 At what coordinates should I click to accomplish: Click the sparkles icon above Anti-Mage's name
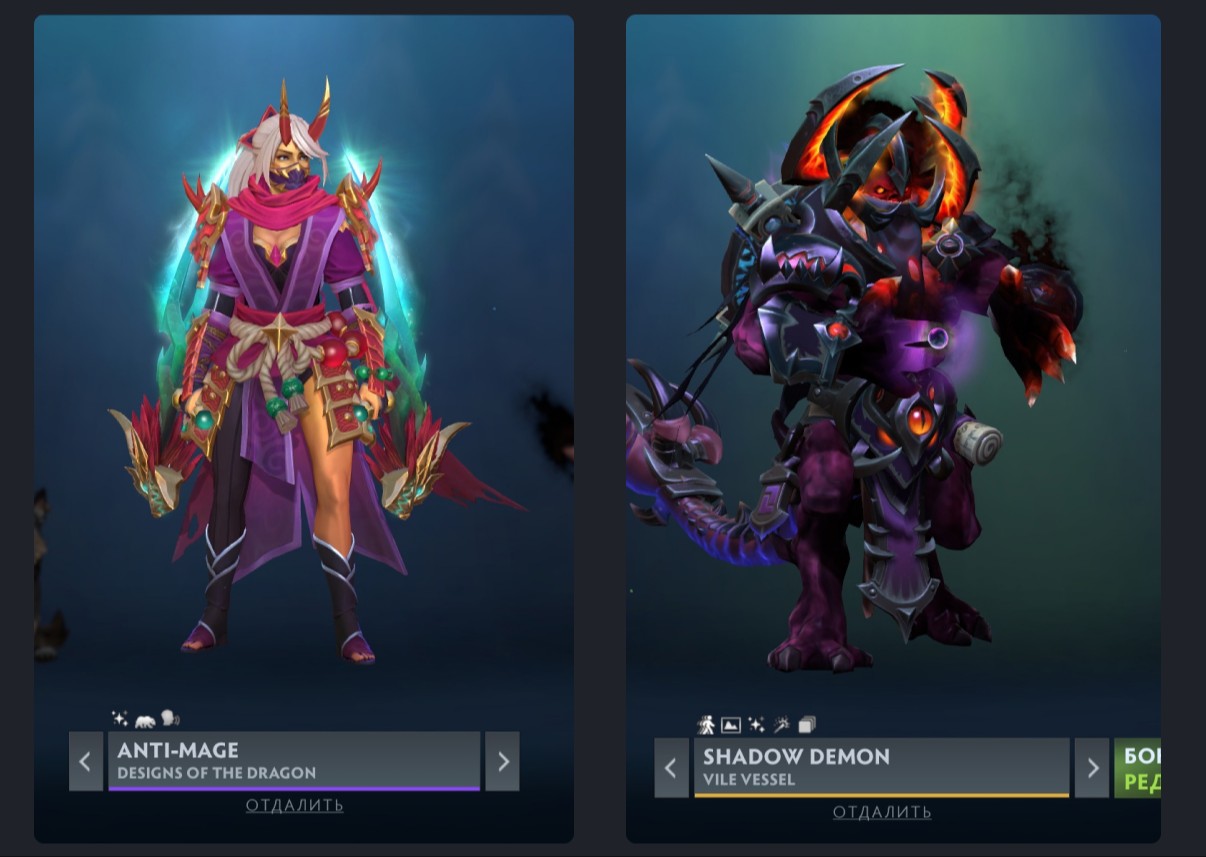[x=120, y=718]
